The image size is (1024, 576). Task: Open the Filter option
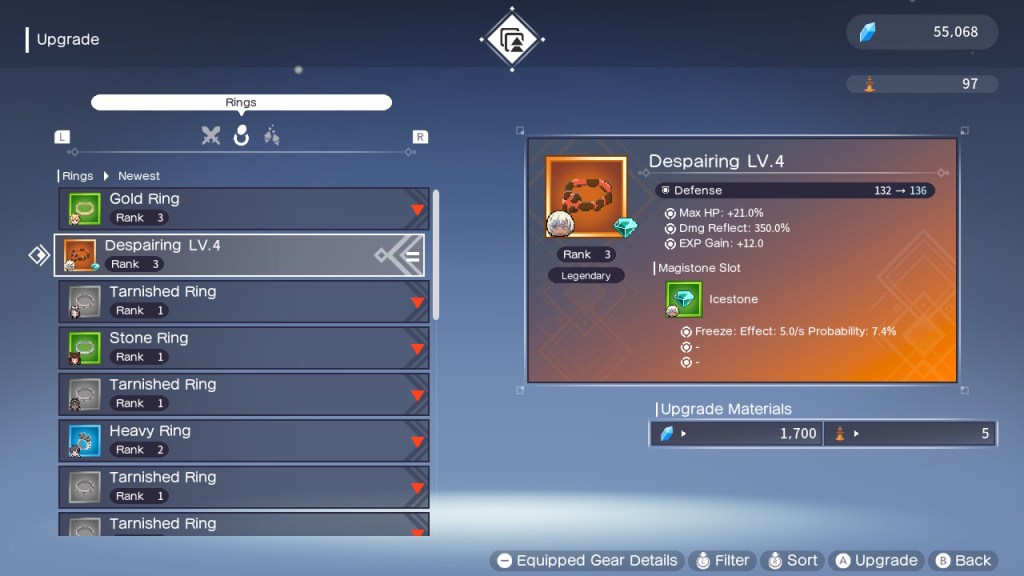[x=722, y=561]
